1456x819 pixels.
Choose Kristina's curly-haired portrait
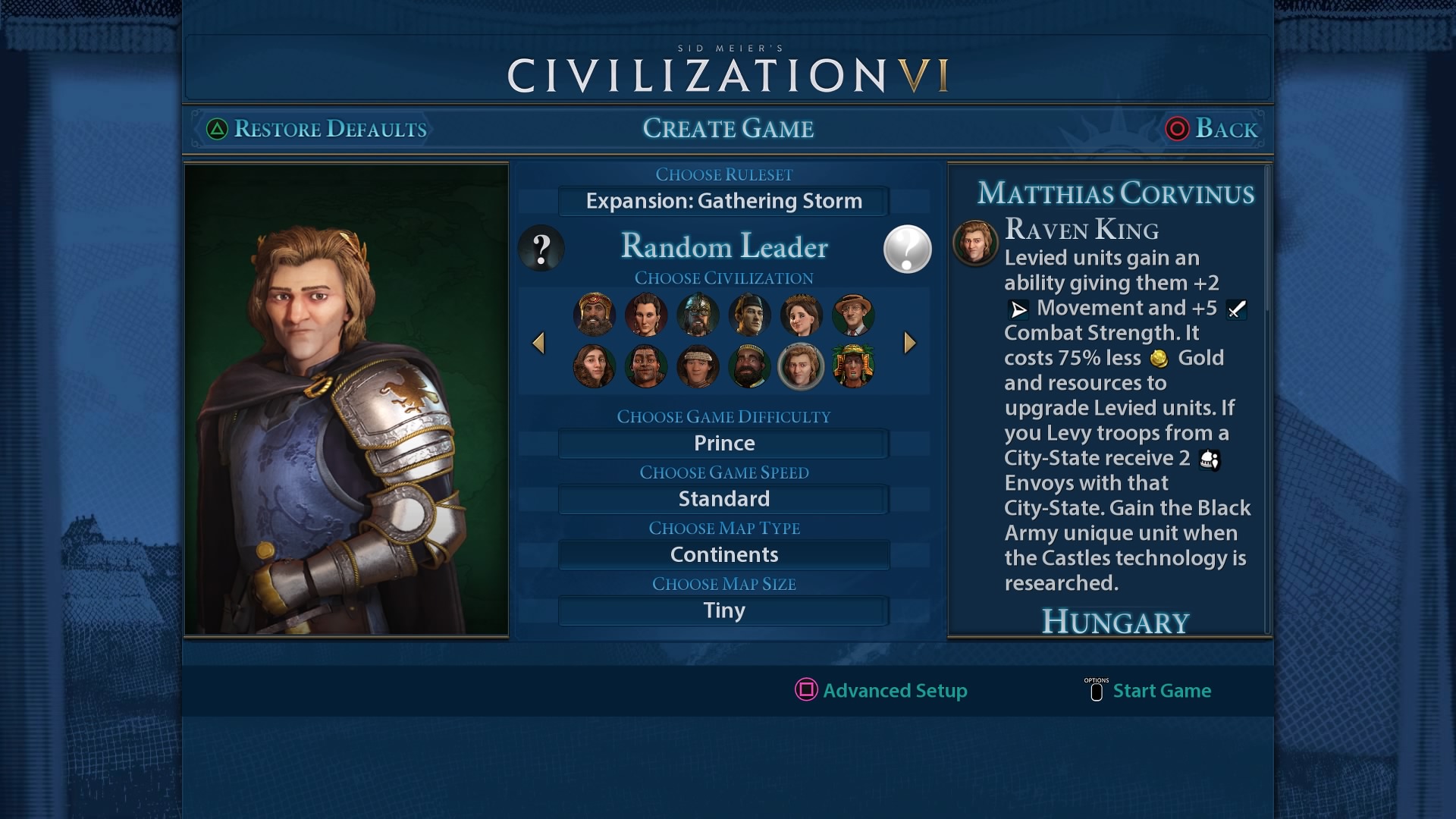point(595,366)
